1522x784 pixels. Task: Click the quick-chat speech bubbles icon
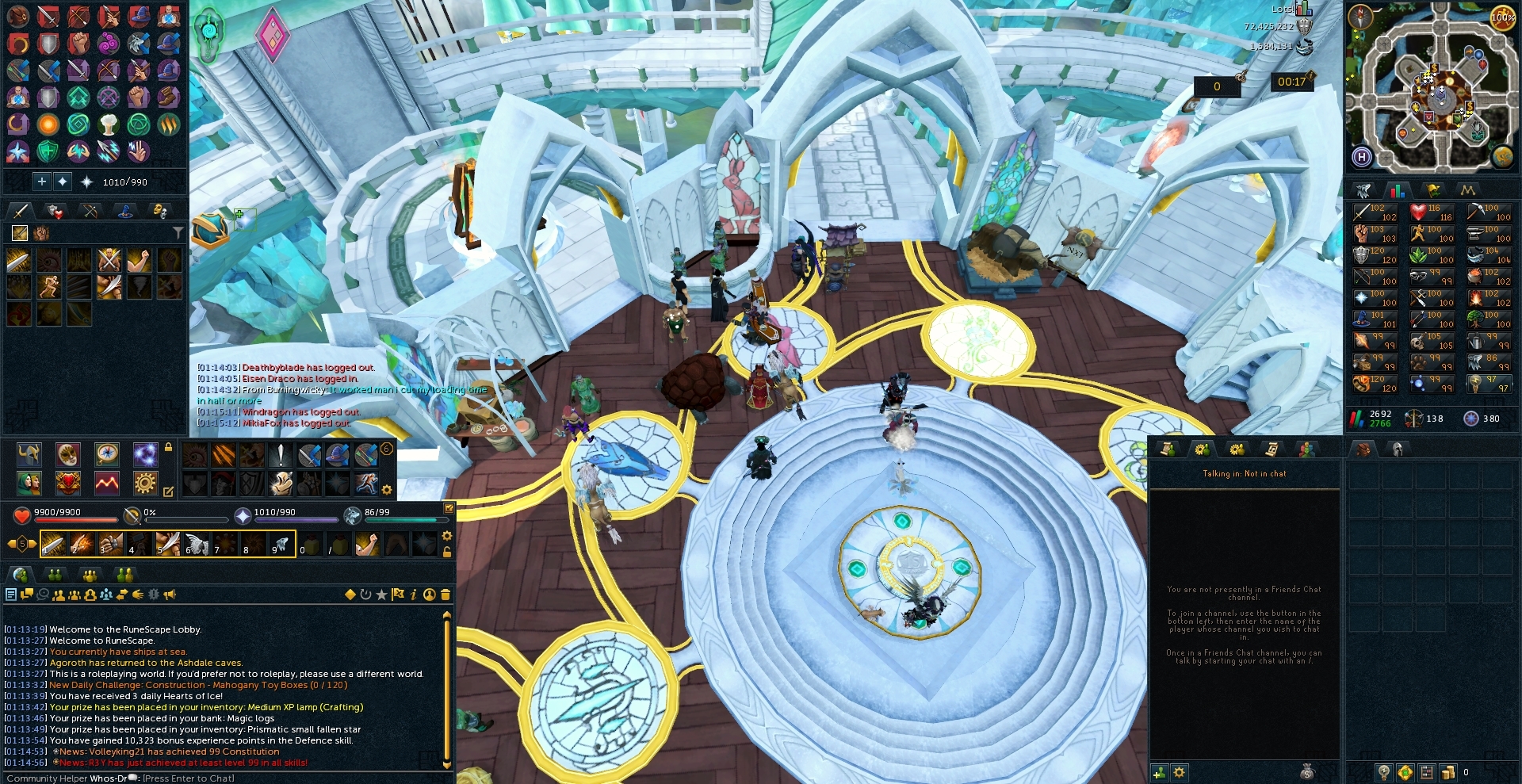point(27,594)
